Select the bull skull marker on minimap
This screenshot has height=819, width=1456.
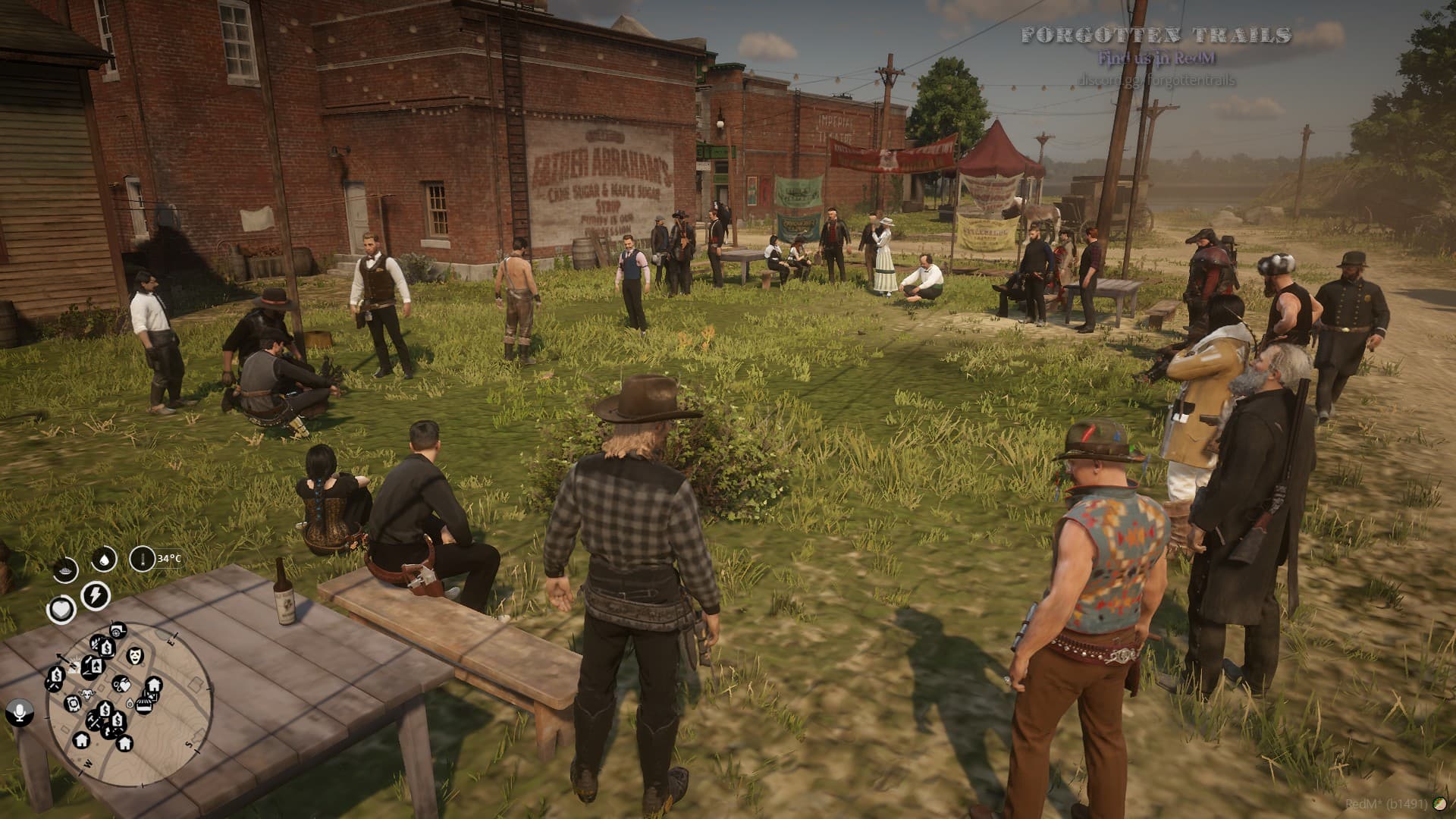click(86, 694)
